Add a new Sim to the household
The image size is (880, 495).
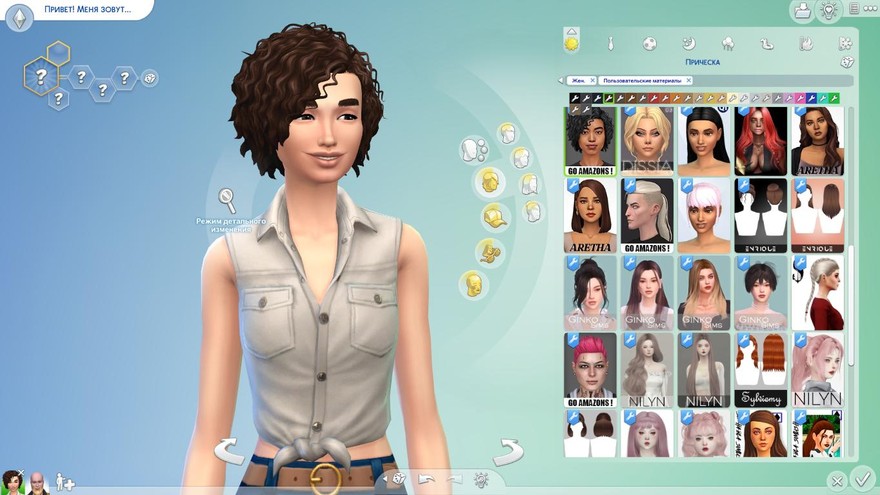pyautogui.click(x=65, y=482)
